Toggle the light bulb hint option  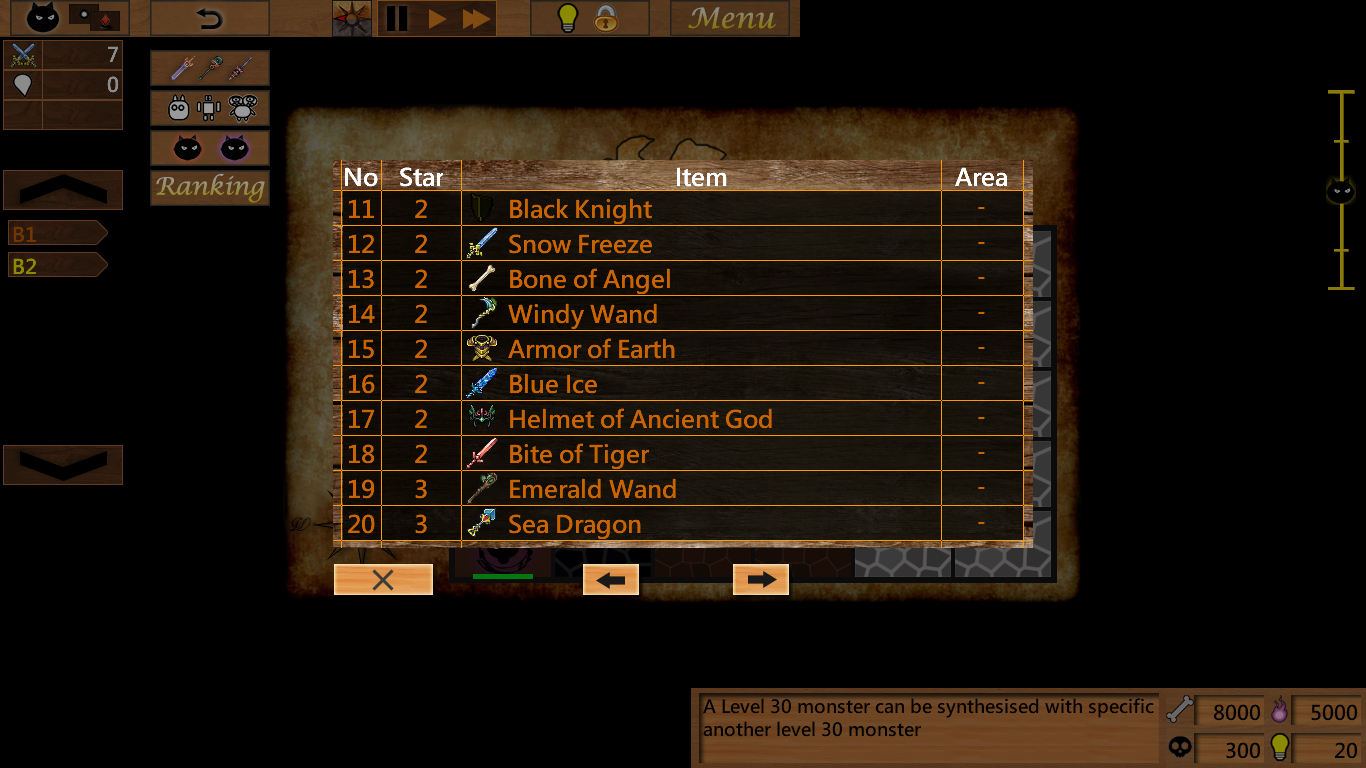click(566, 17)
